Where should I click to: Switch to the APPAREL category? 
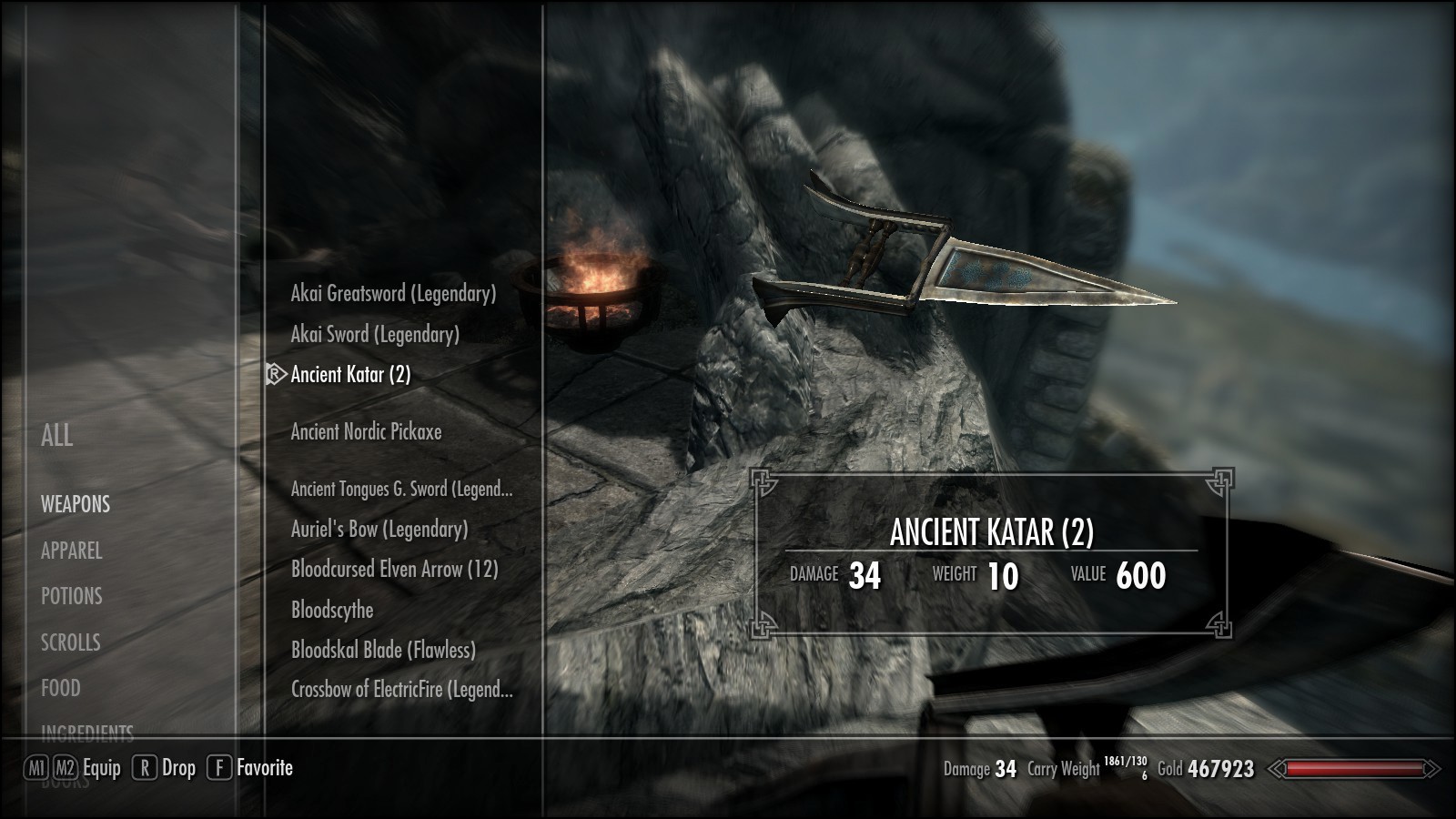70,551
